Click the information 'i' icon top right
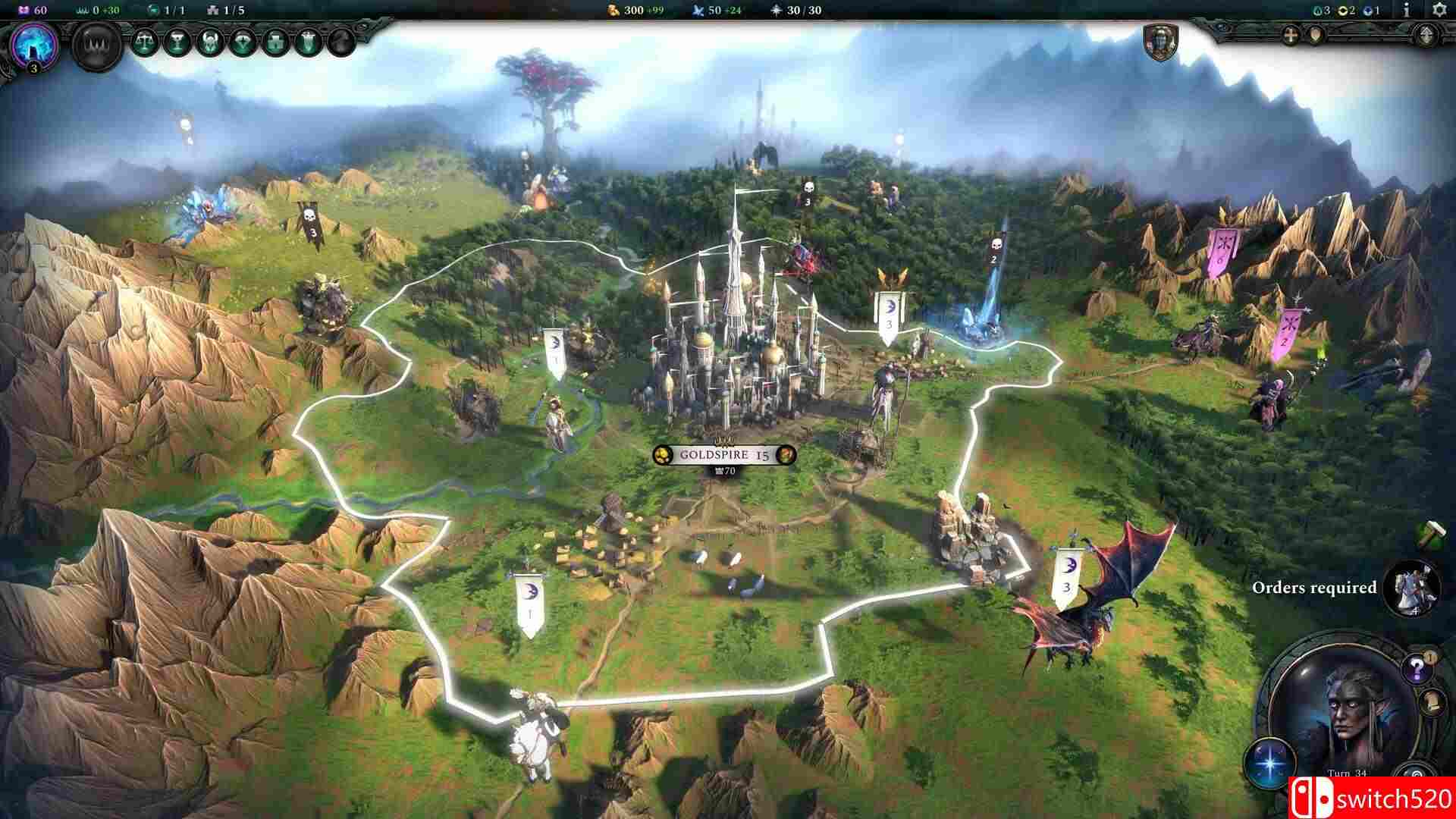 [1407, 11]
